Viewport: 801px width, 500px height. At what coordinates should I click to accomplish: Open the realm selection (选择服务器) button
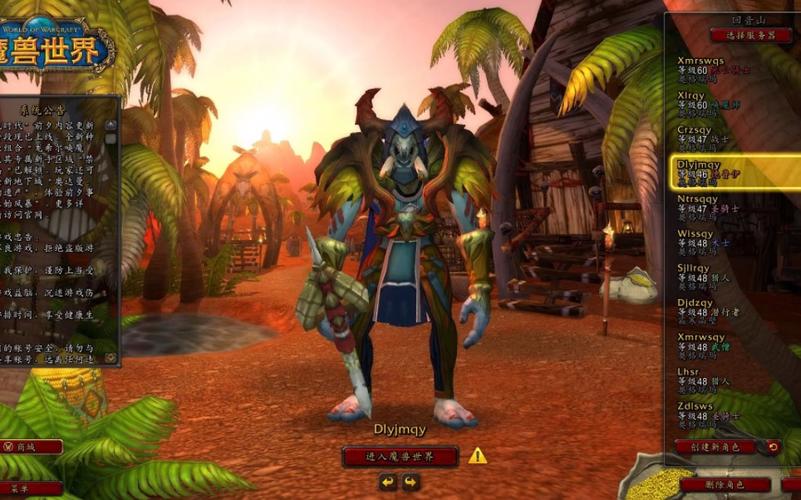[x=735, y=34]
